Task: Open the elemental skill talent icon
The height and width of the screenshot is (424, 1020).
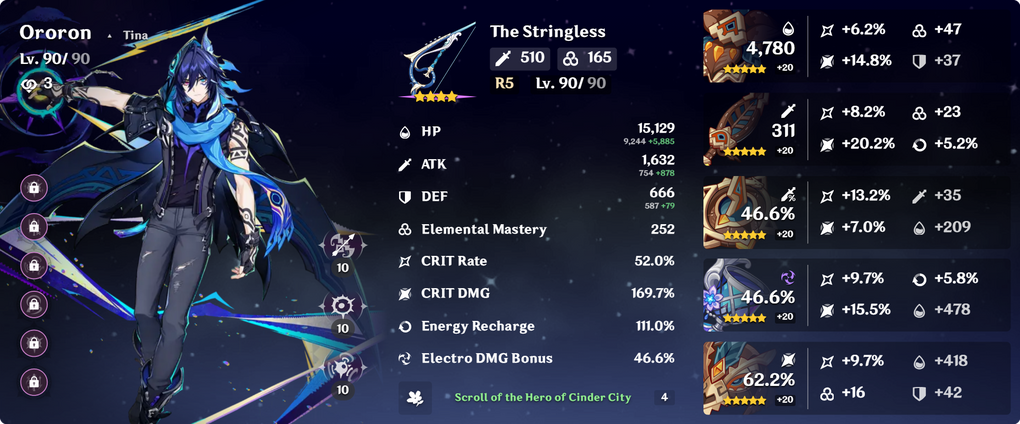Action: click(343, 306)
